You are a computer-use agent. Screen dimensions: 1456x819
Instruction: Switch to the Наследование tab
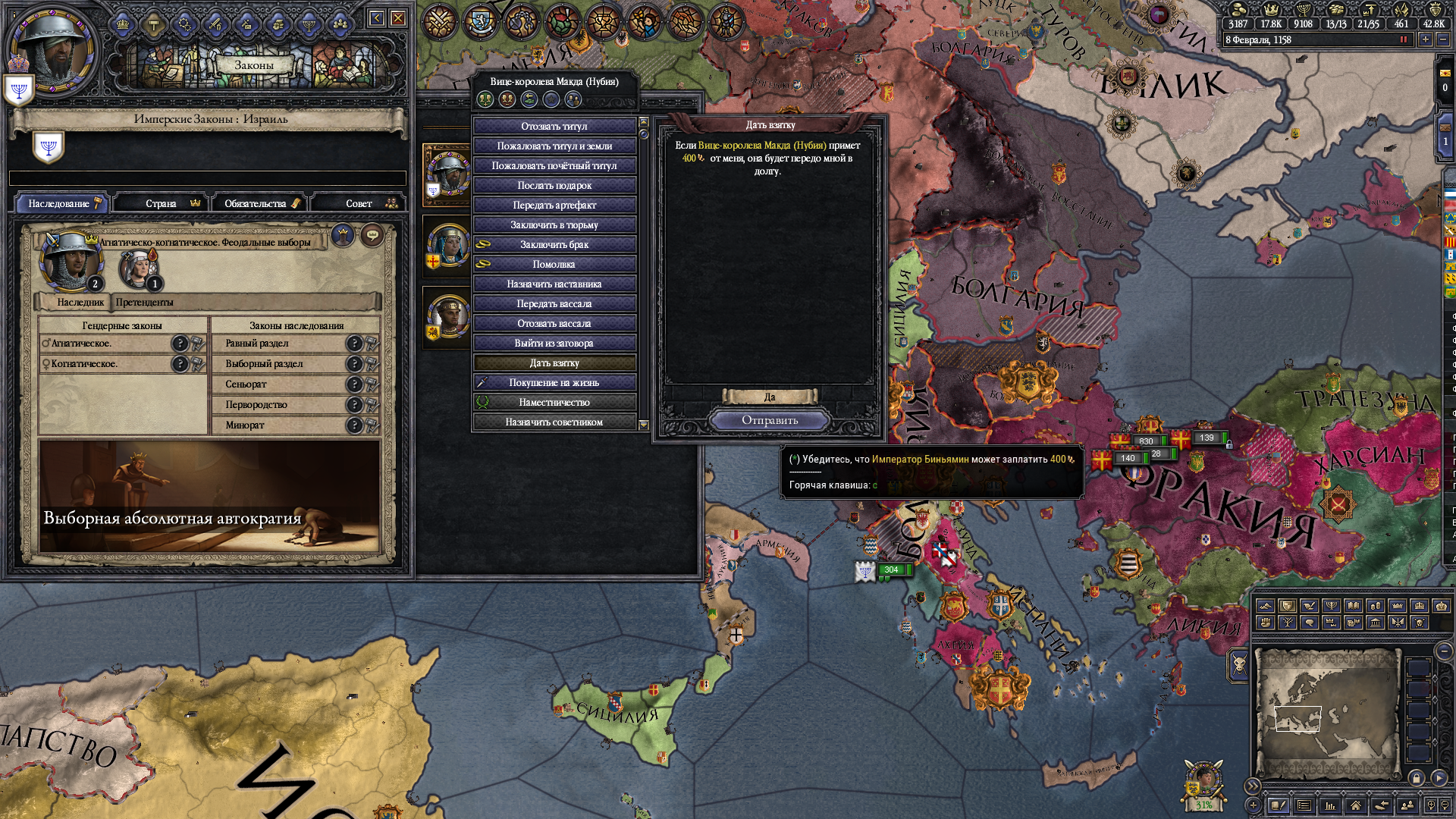tap(62, 203)
